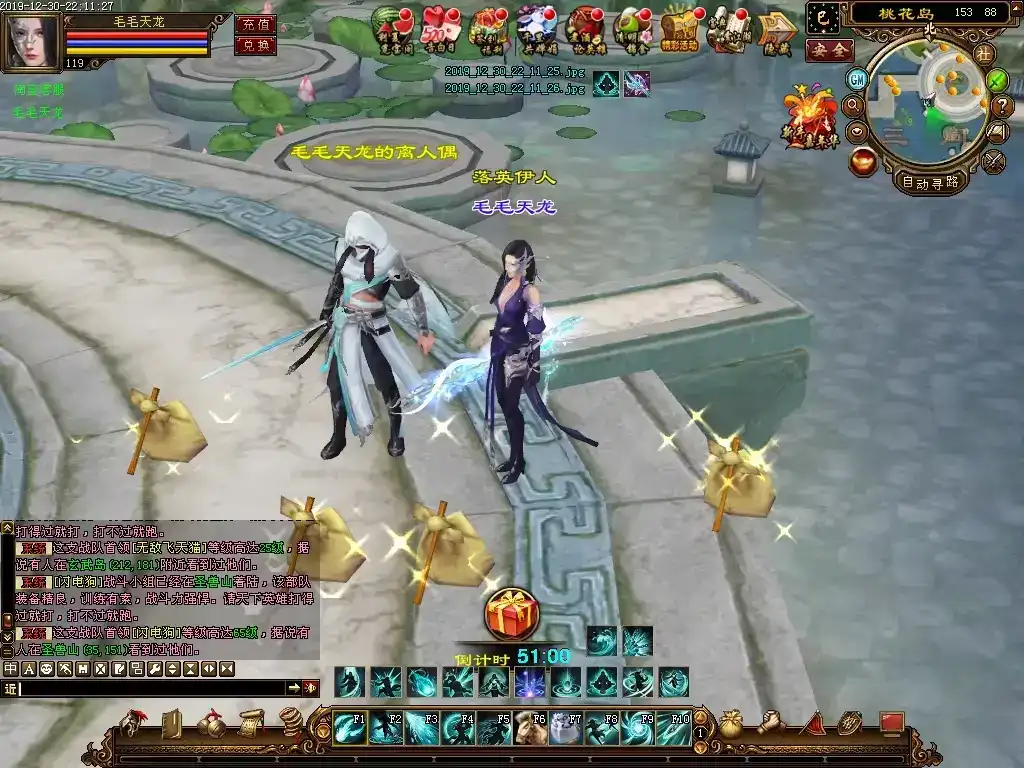This screenshot has width=1024, height=768.
Task: Click the chat text input field
Action: click(x=150, y=688)
